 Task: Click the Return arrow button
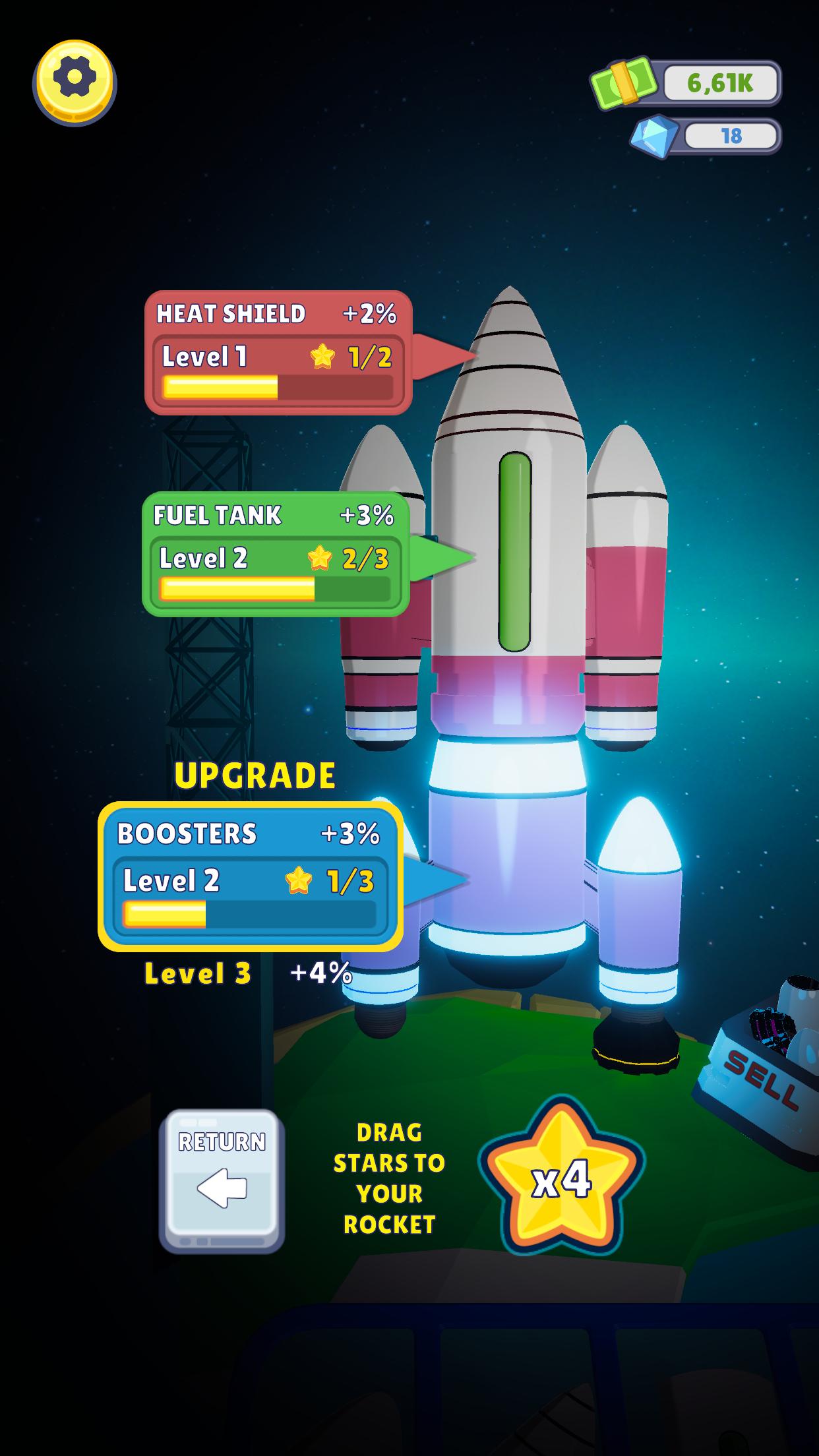pyautogui.click(x=222, y=1180)
